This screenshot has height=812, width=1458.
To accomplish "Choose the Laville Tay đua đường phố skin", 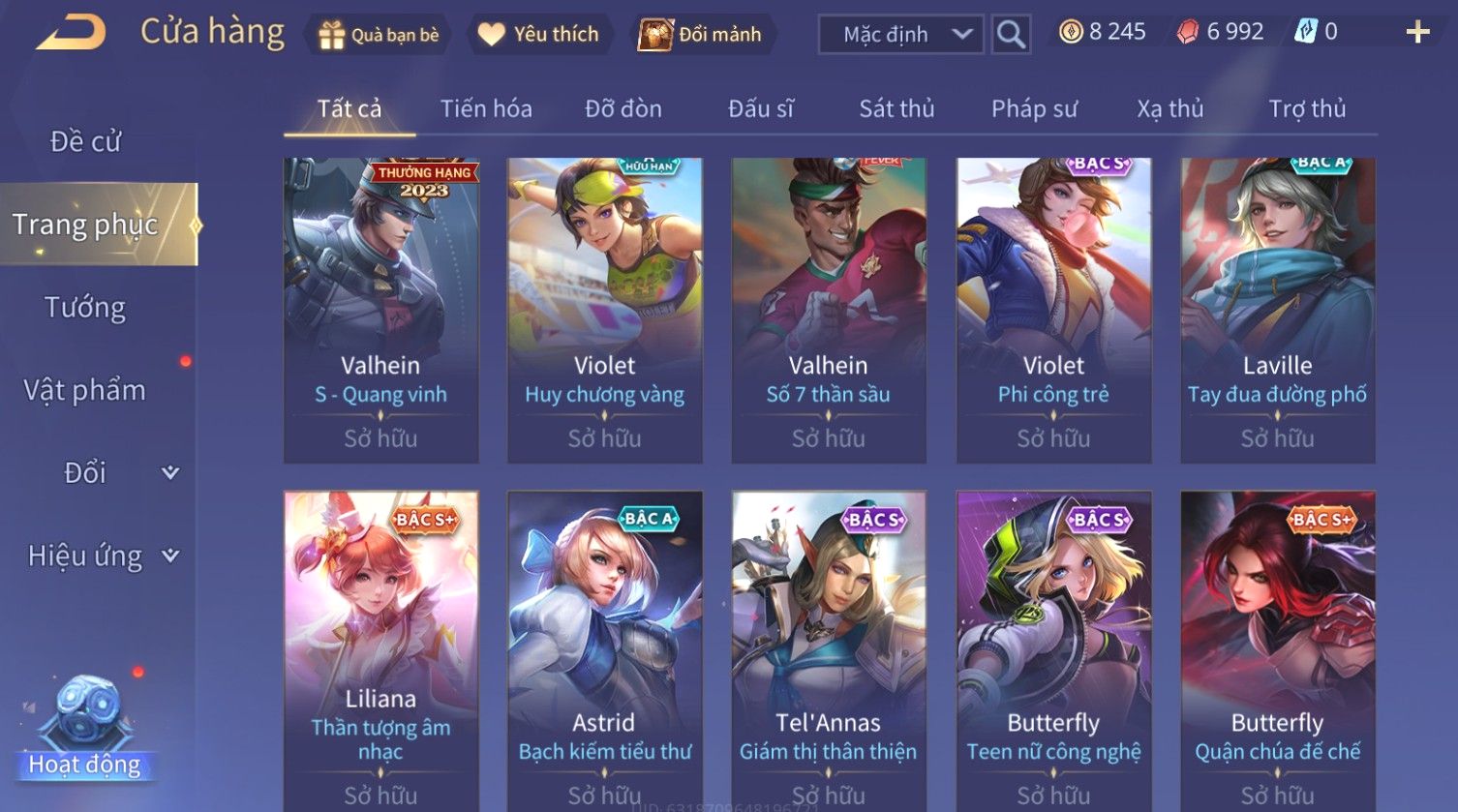I will coord(1277,310).
